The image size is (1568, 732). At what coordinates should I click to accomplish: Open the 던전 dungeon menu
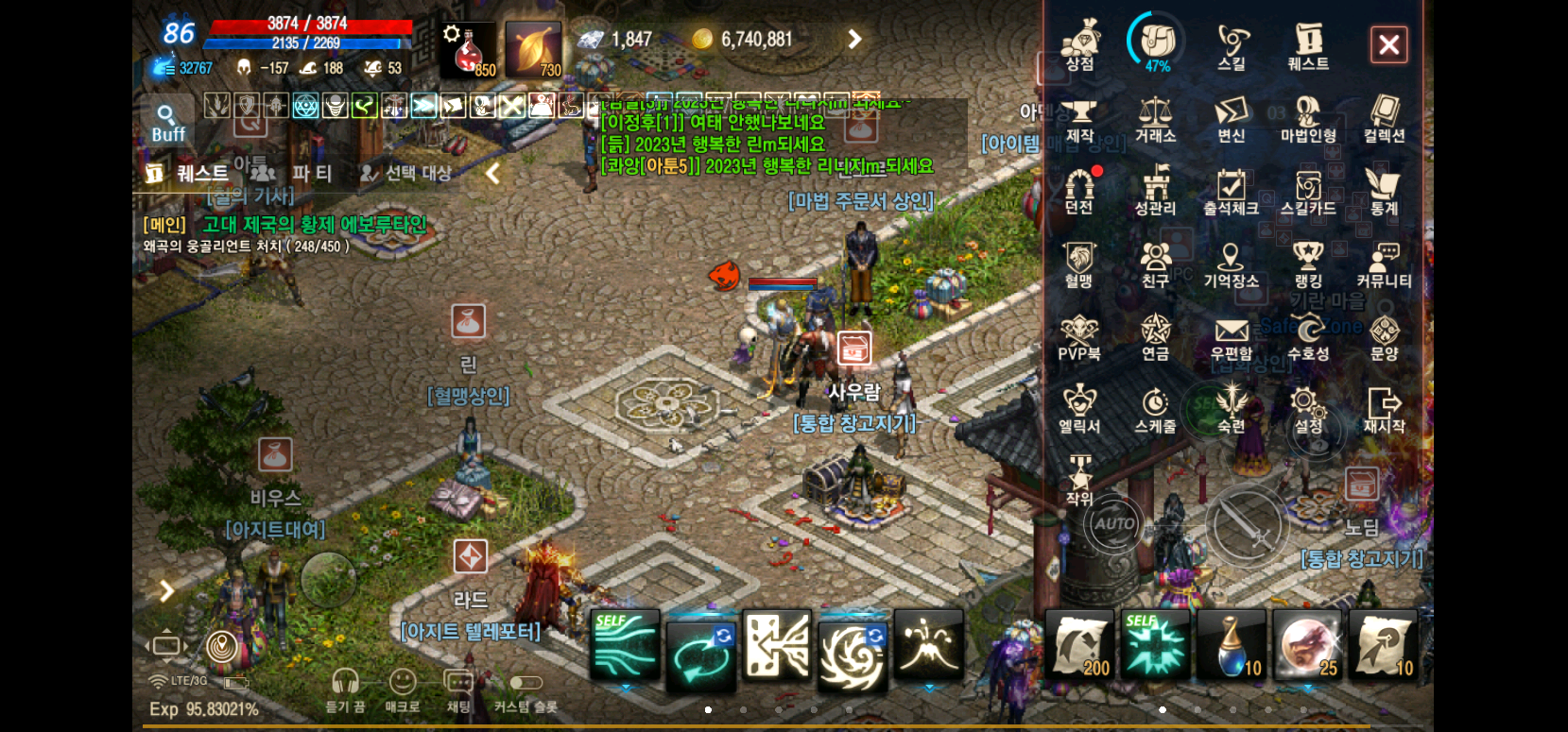coord(1079,192)
